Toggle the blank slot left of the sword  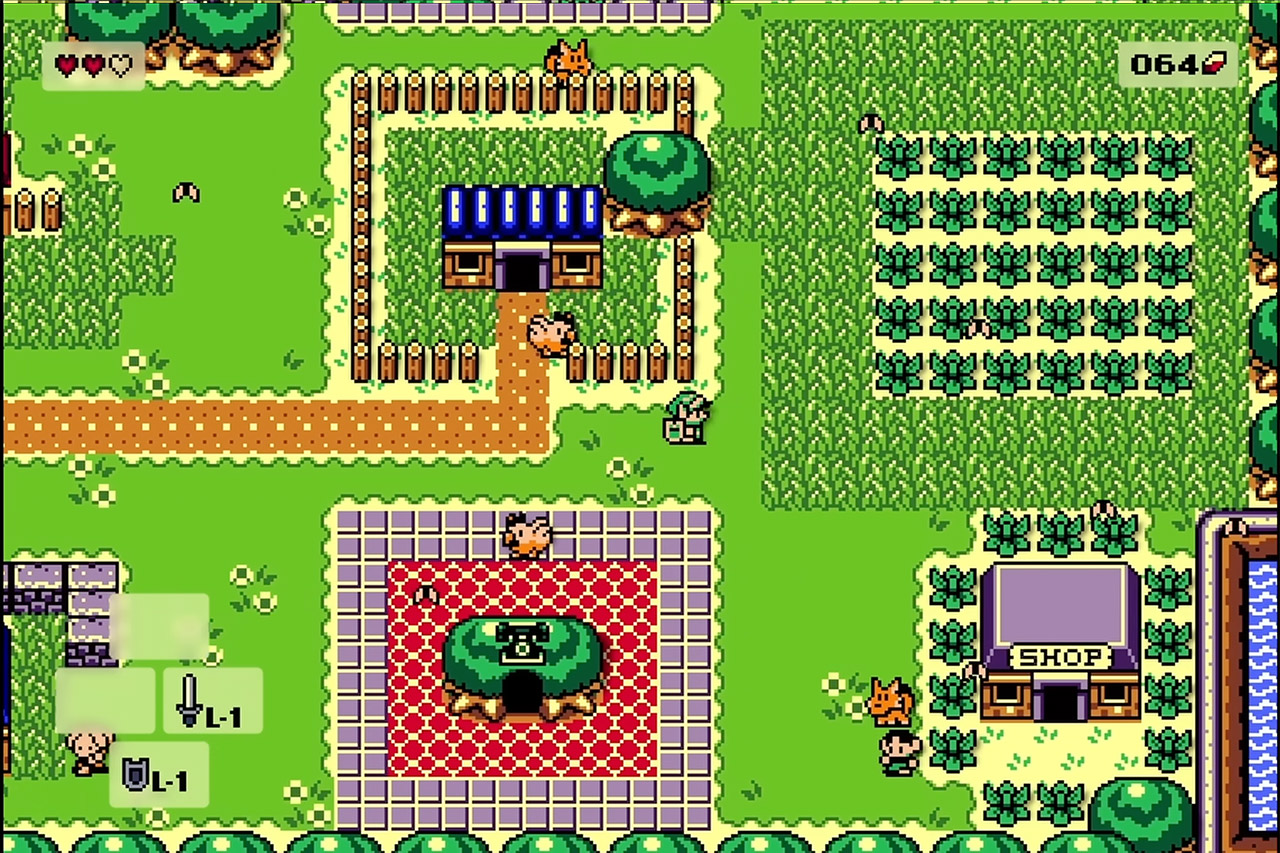pos(105,700)
